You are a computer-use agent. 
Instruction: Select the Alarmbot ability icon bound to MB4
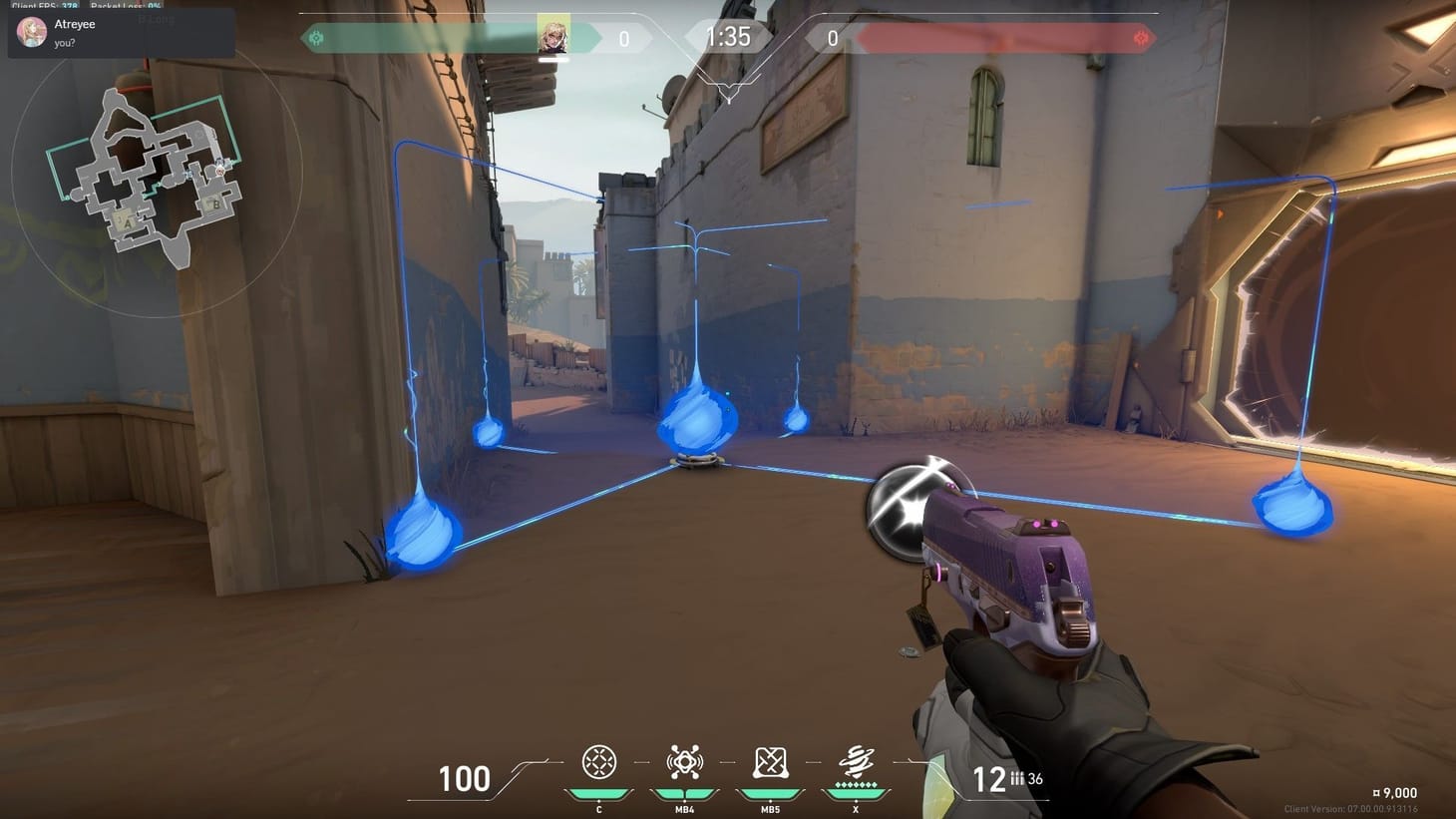coord(684,763)
